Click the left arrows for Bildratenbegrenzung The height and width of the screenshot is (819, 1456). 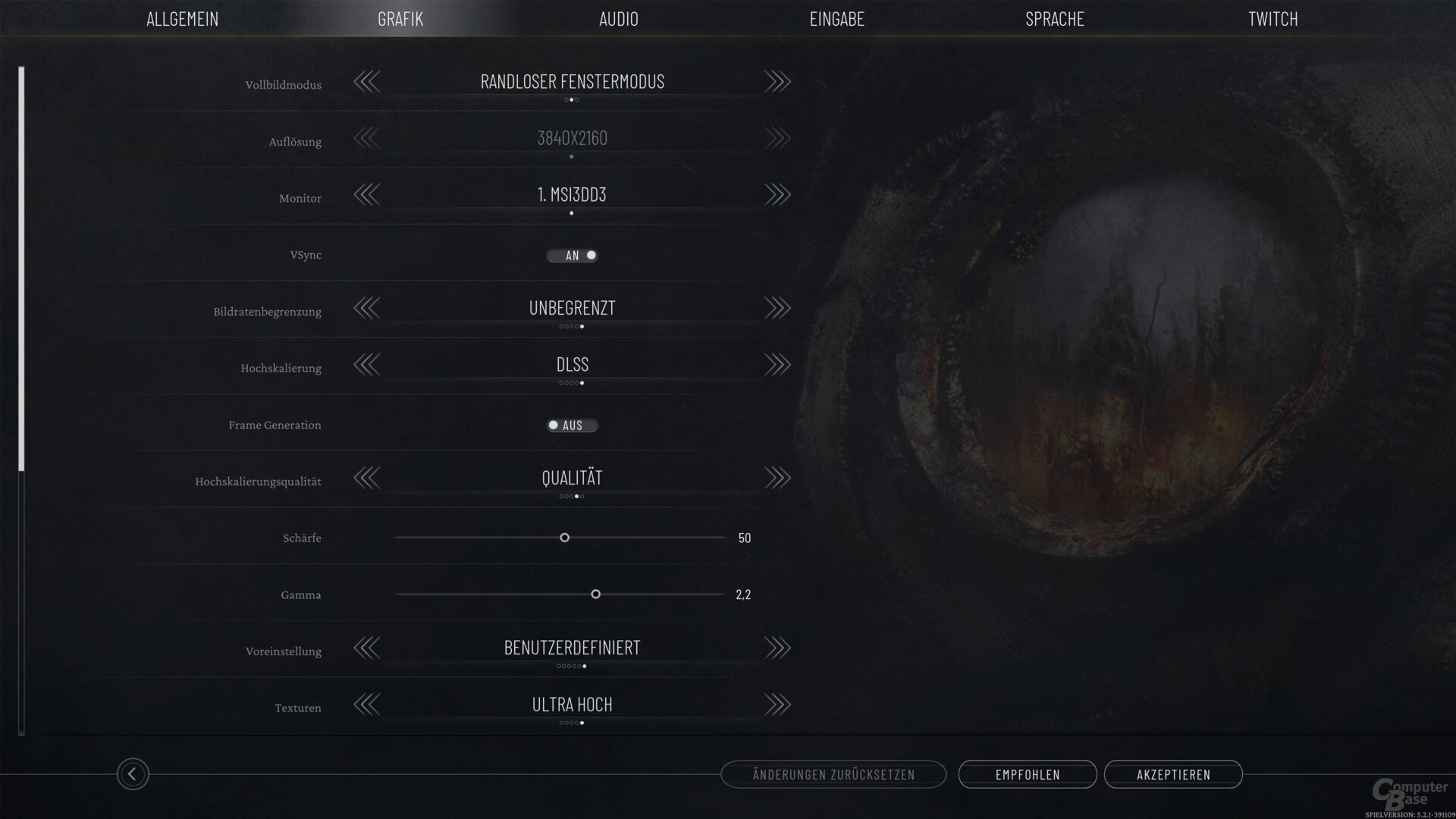tap(368, 308)
